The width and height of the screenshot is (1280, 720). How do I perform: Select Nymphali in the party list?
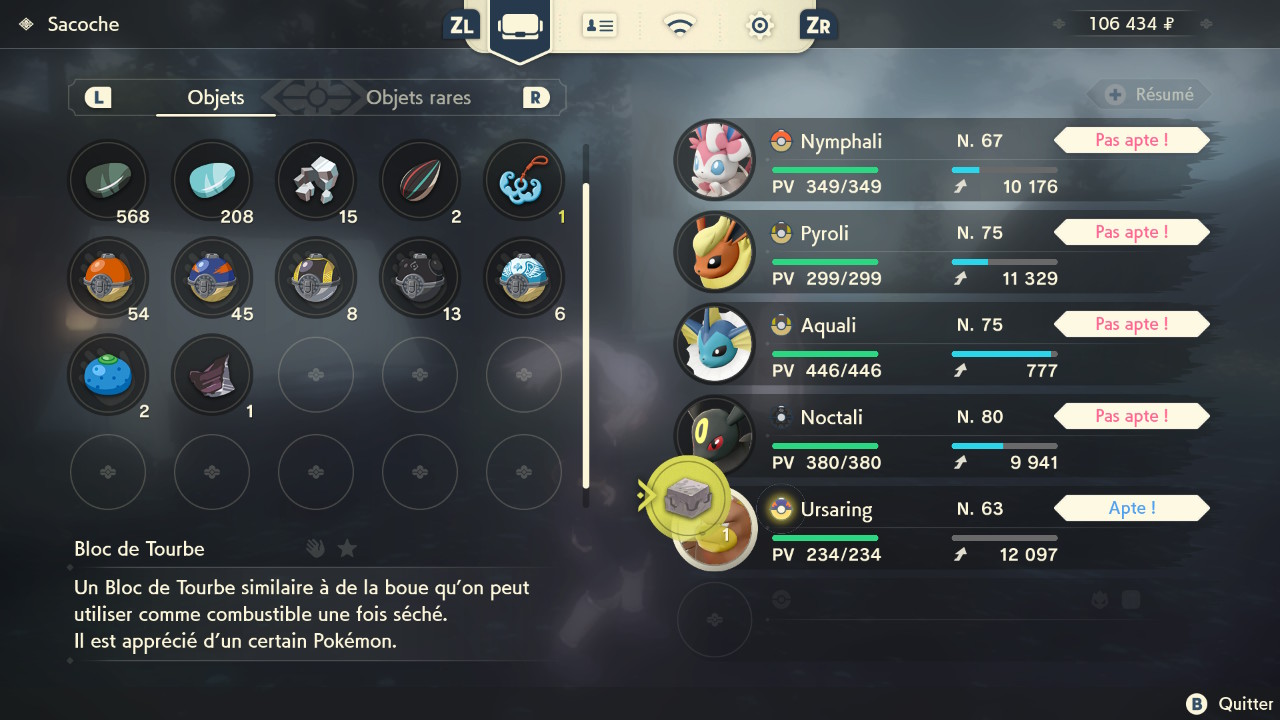pos(940,160)
